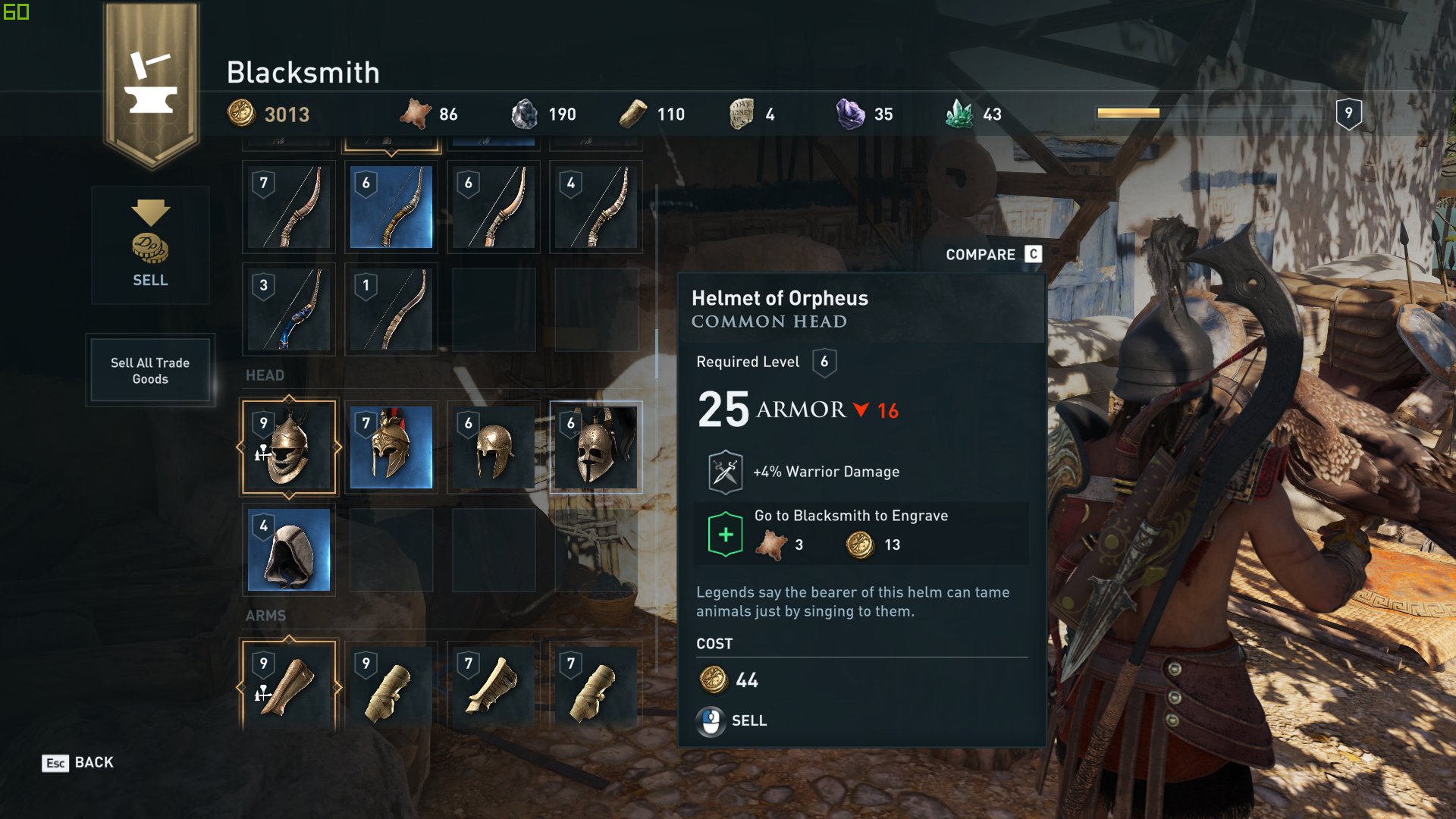Select the level 3 blue-decorated bow

click(289, 309)
